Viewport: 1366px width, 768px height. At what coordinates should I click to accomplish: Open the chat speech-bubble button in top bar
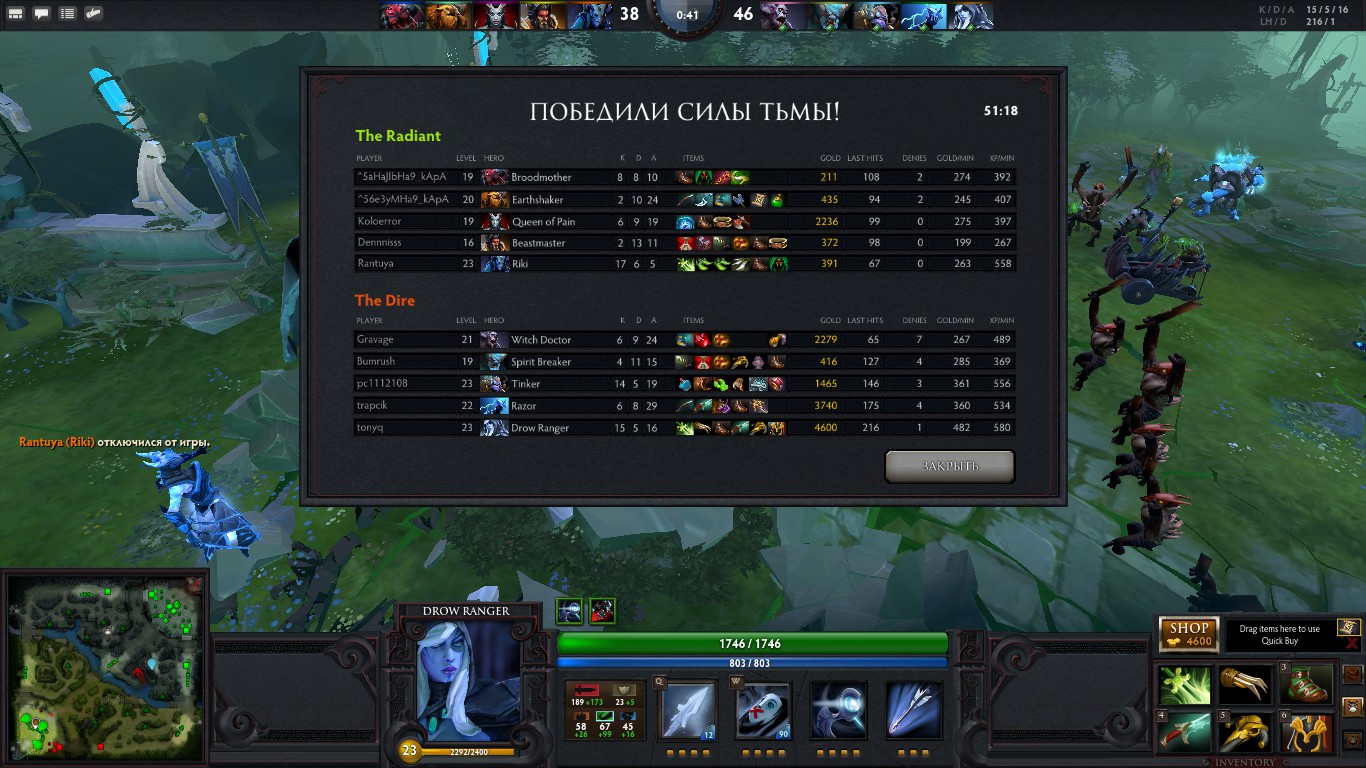coord(42,14)
